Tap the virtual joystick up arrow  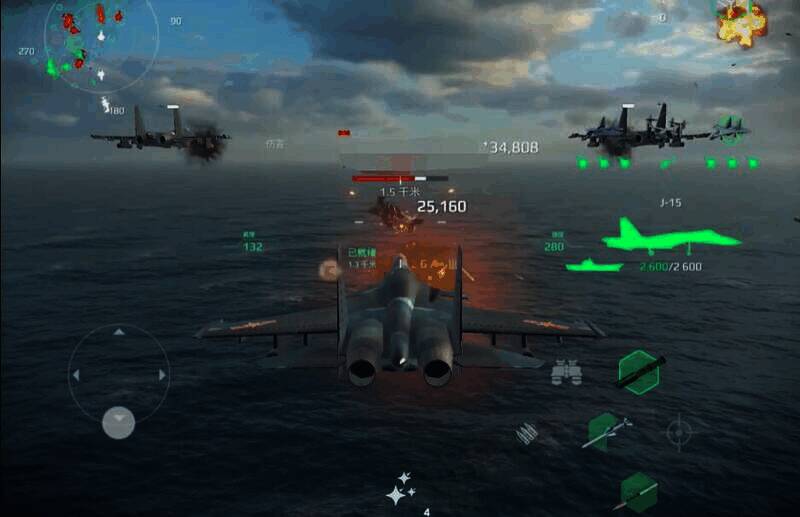119,332
